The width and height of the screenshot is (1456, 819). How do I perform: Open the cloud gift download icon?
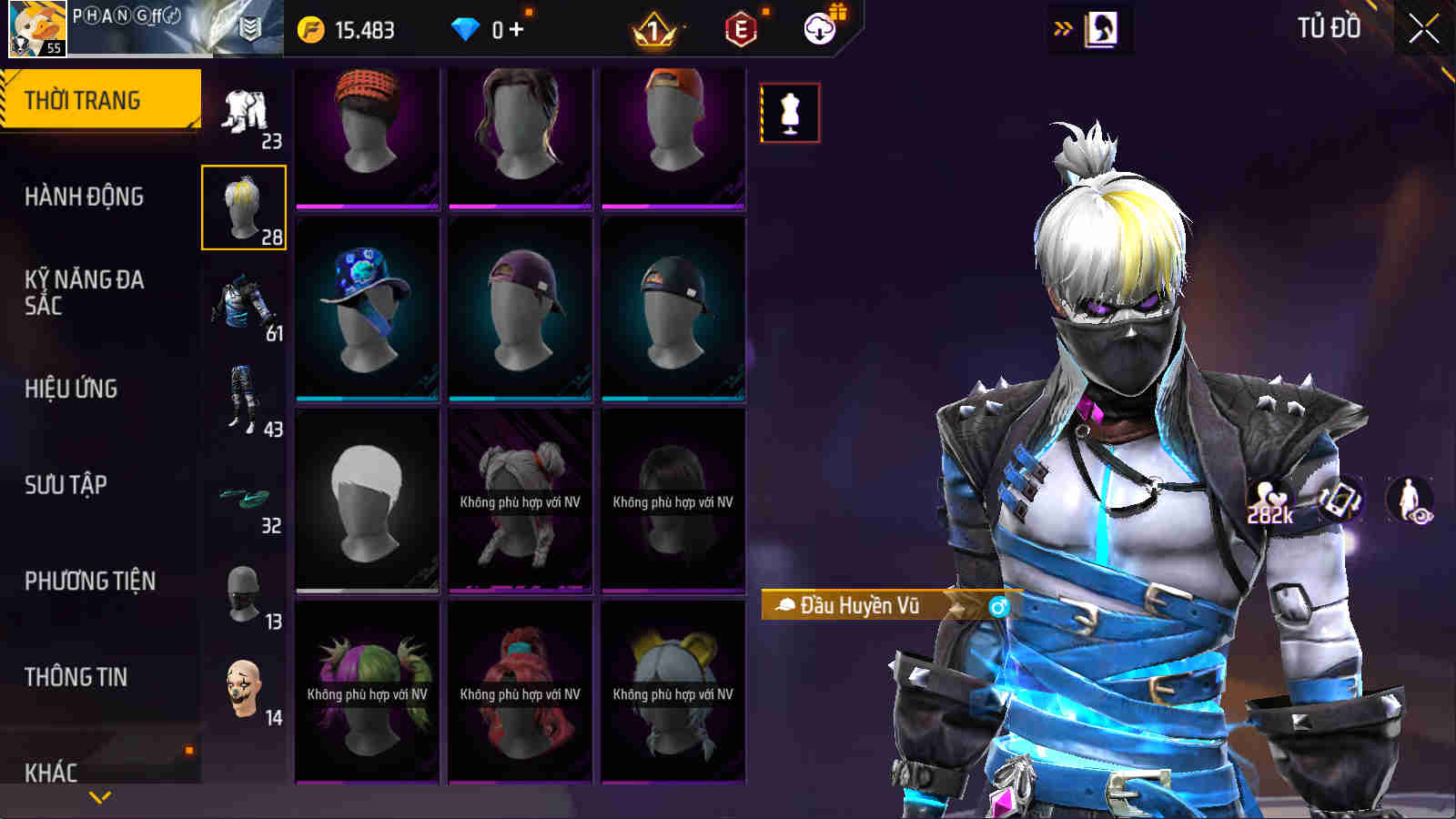[x=818, y=29]
